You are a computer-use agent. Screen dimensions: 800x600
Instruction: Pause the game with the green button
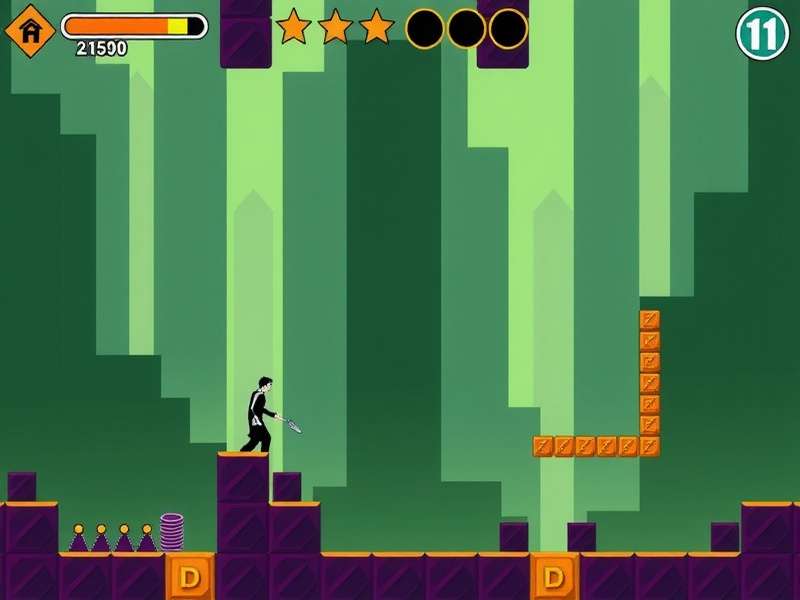tap(763, 34)
